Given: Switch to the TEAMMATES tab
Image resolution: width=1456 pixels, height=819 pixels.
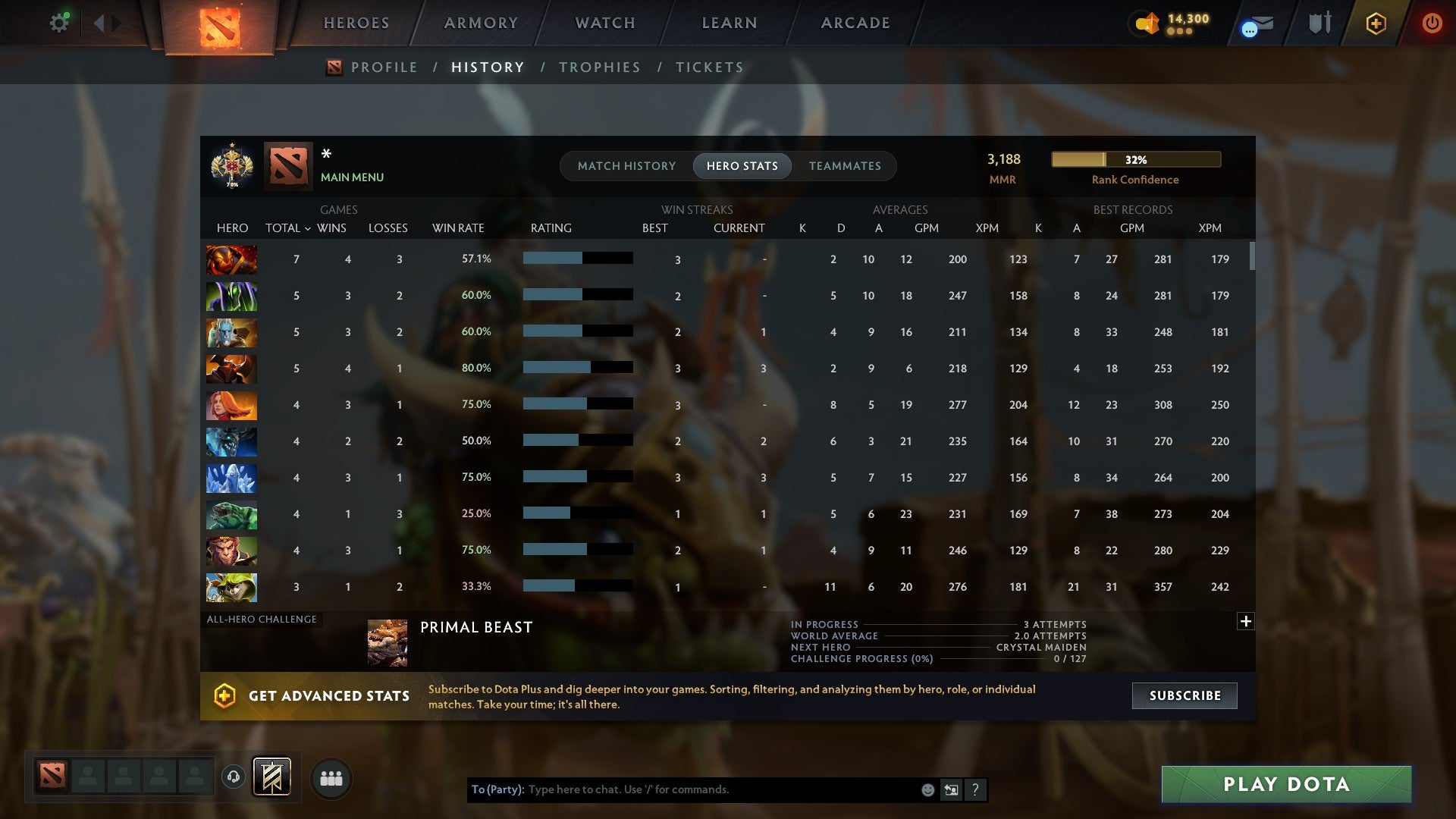Looking at the screenshot, I should pyautogui.click(x=845, y=166).
